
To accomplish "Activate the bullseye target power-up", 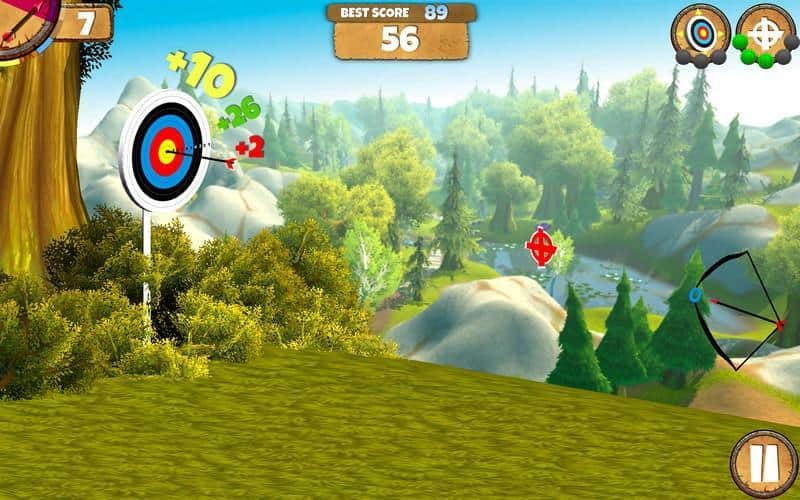I will click(700, 33).
